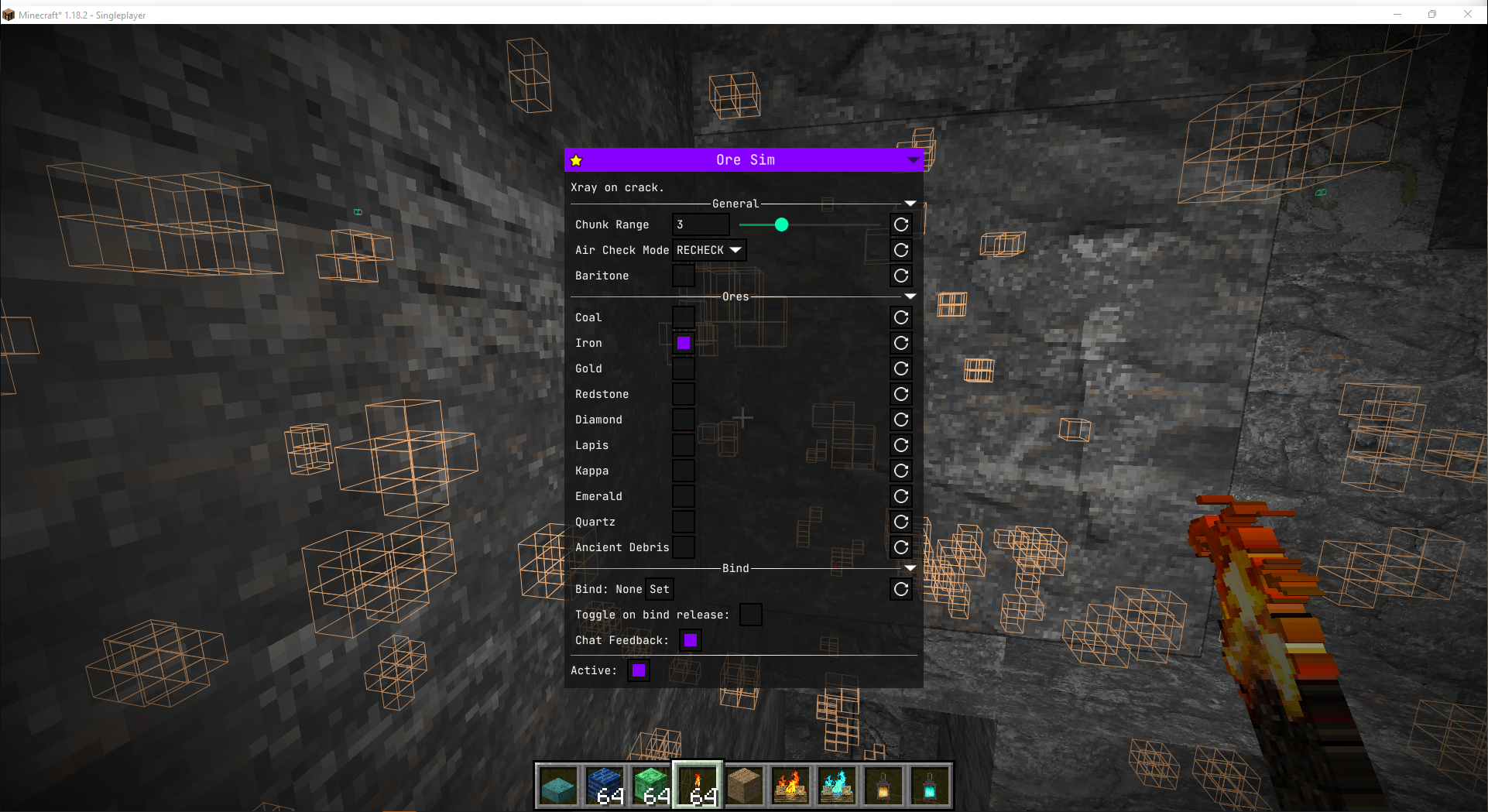The image size is (1488, 812).
Task: Click Set to assign a keybind
Action: [x=659, y=589]
